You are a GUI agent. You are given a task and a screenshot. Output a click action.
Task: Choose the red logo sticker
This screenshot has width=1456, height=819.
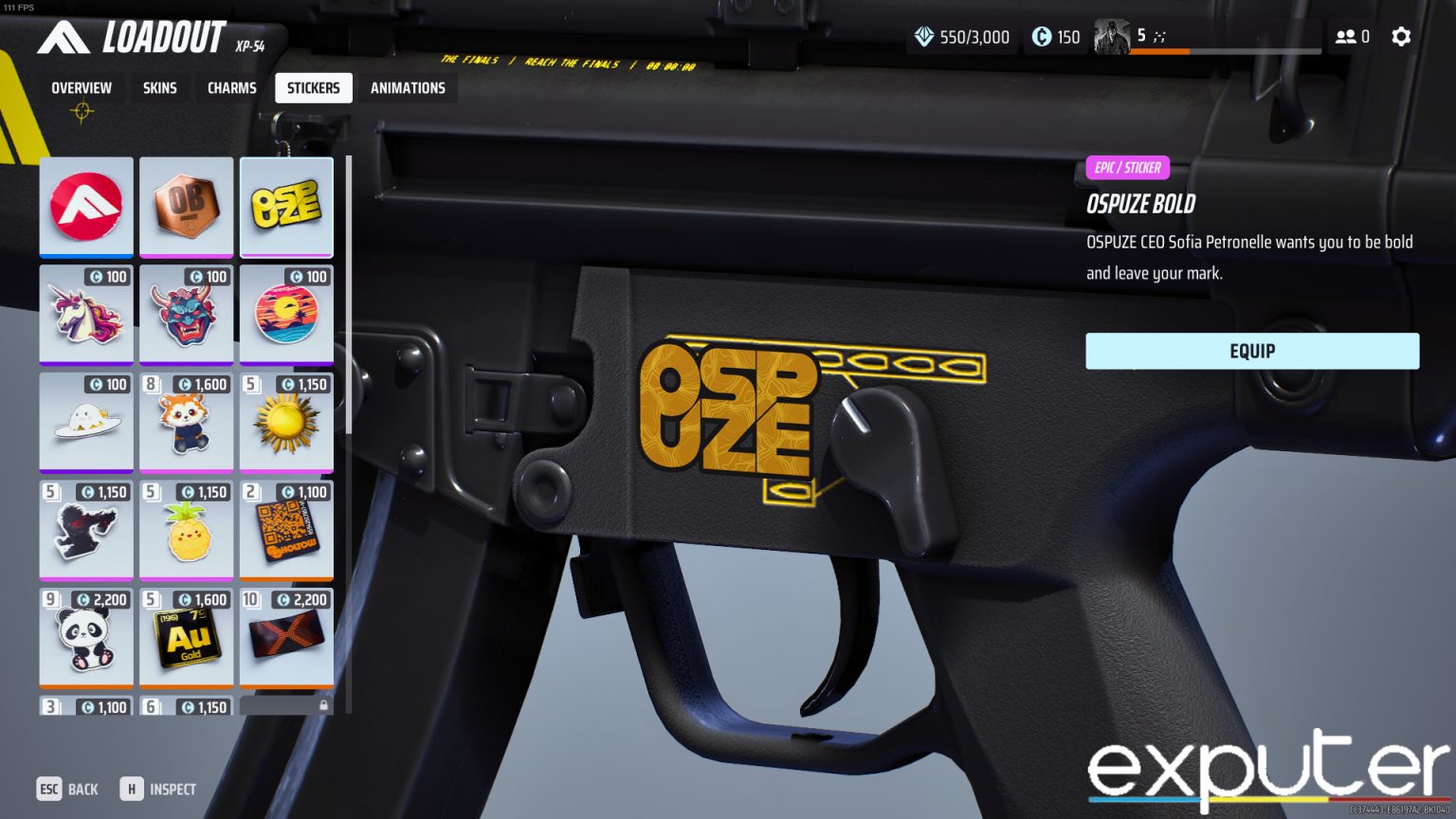86,207
